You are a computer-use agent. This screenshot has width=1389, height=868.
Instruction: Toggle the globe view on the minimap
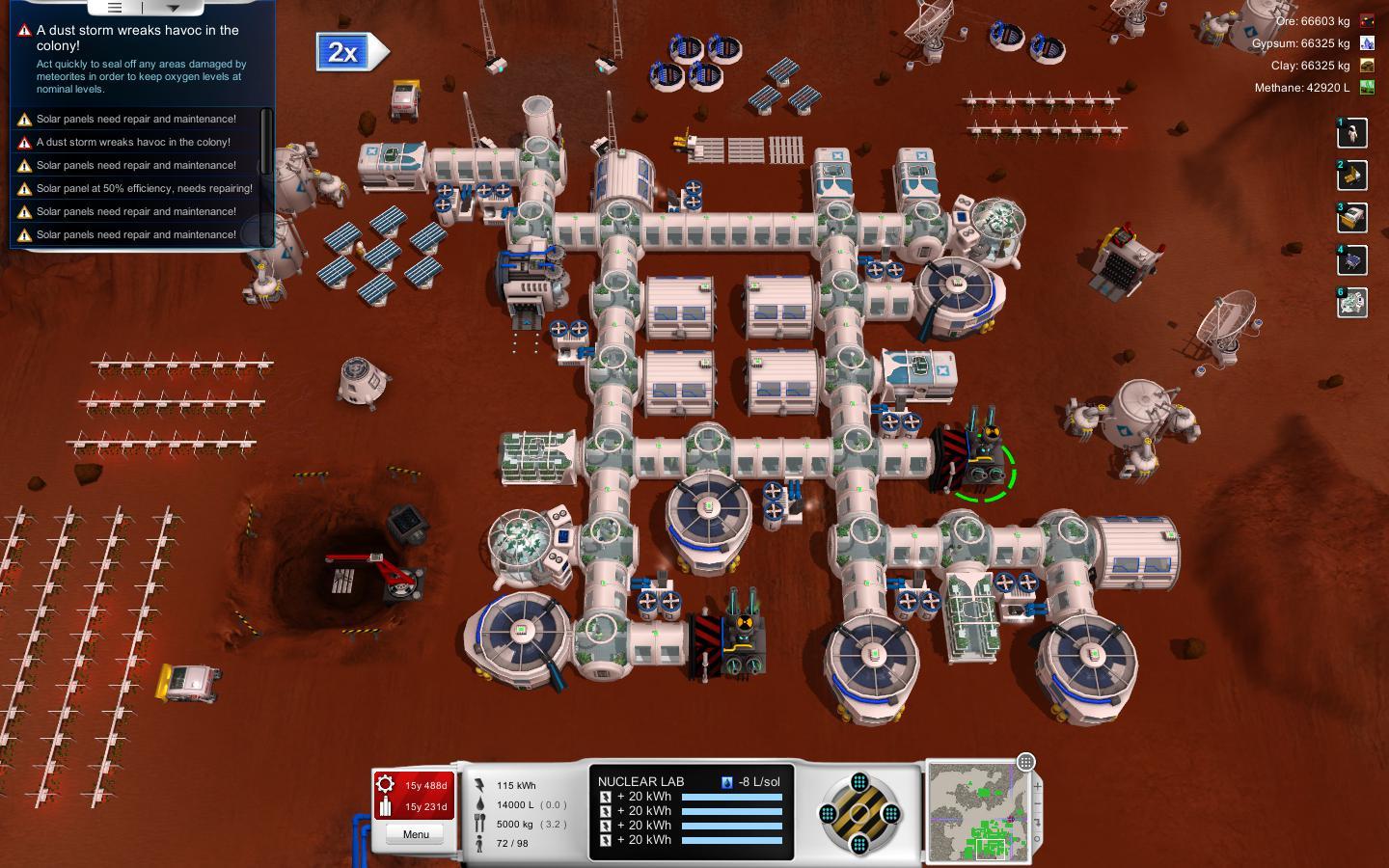(1025, 763)
